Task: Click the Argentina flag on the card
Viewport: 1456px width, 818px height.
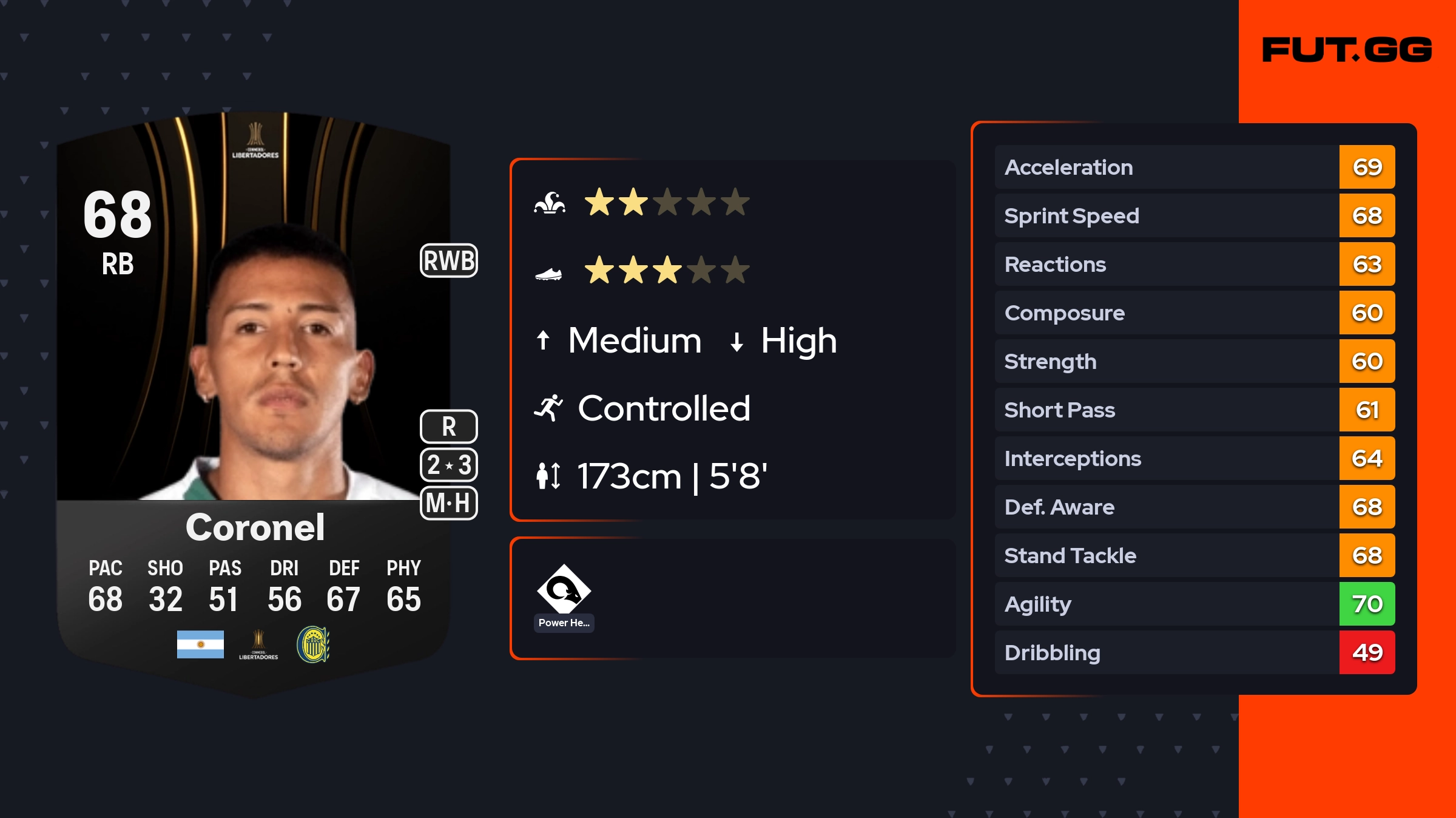Action: pos(200,644)
